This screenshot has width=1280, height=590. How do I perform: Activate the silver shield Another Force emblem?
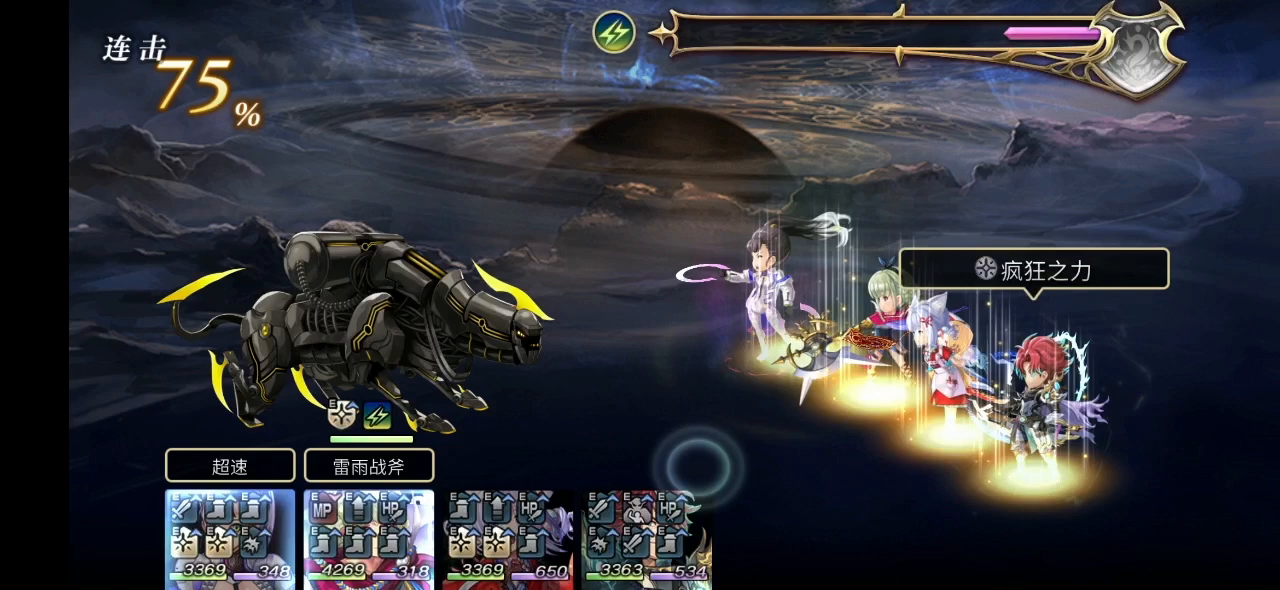tap(1135, 50)
